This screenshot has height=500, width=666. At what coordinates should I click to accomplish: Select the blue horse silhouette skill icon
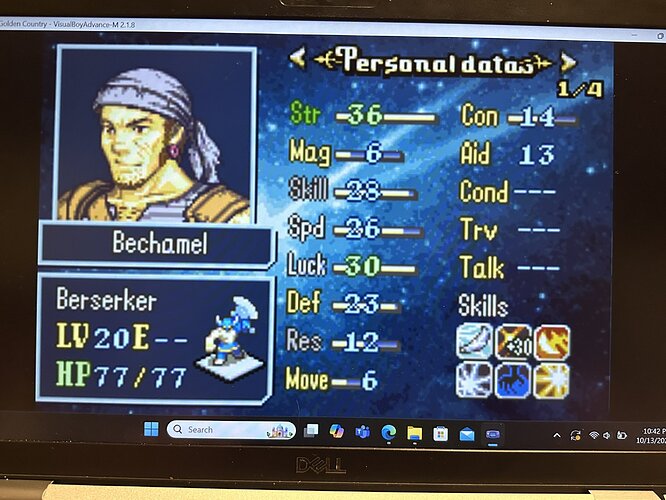coord(514,380)
